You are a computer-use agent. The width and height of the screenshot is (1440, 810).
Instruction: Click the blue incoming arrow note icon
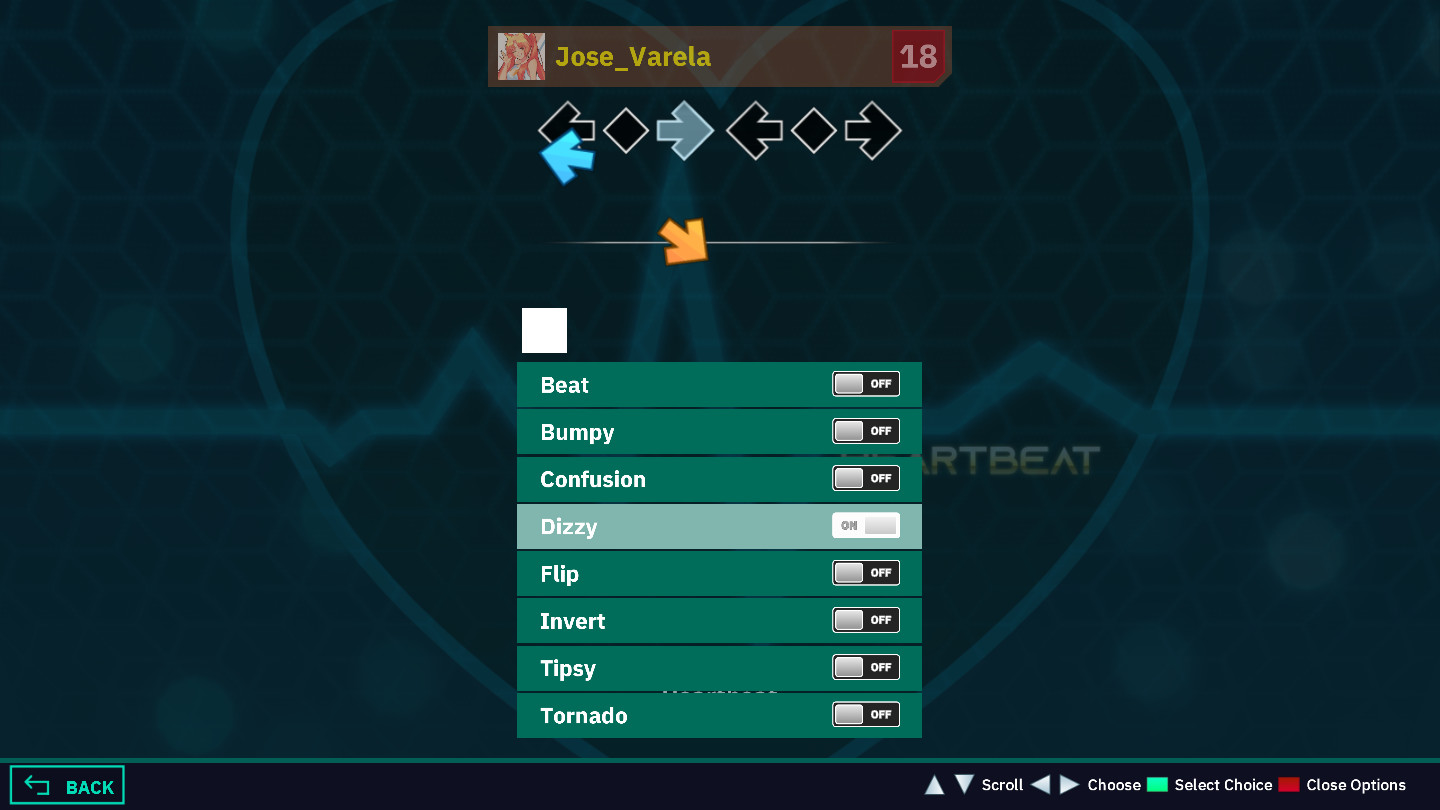coord(567,160)
